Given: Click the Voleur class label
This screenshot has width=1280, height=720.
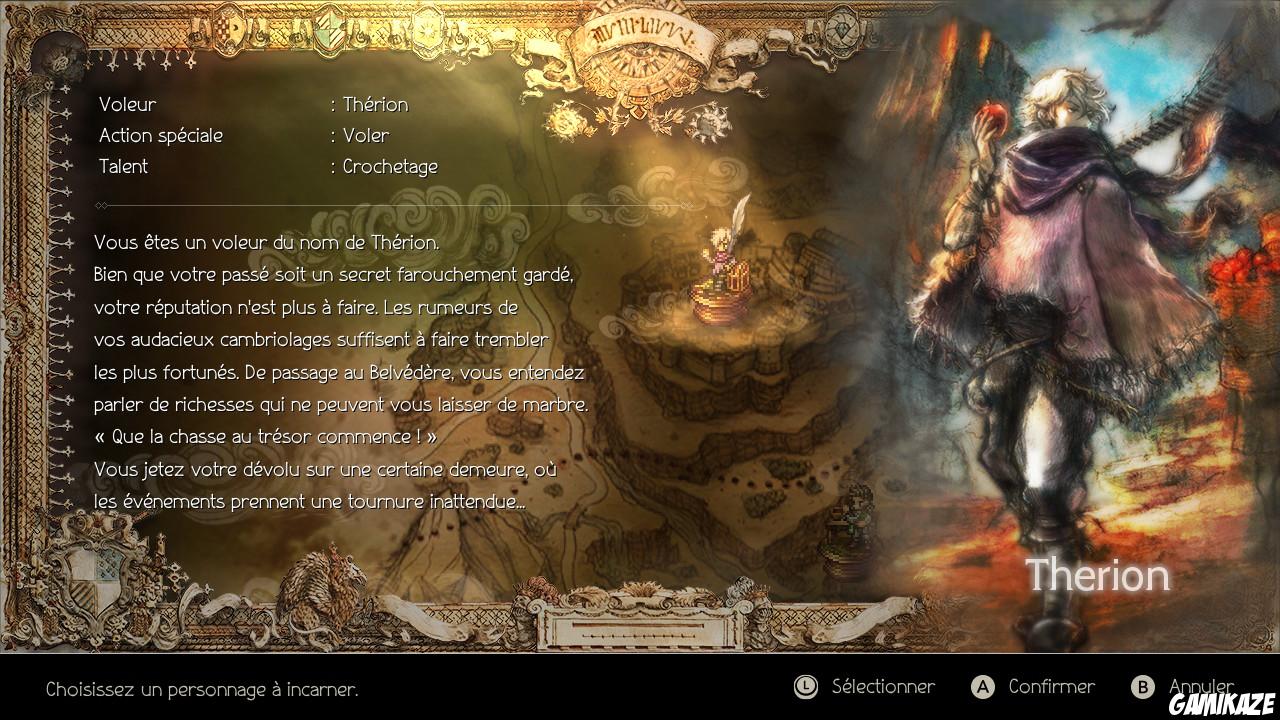Looking at the screenshot, I should point(127,104).
